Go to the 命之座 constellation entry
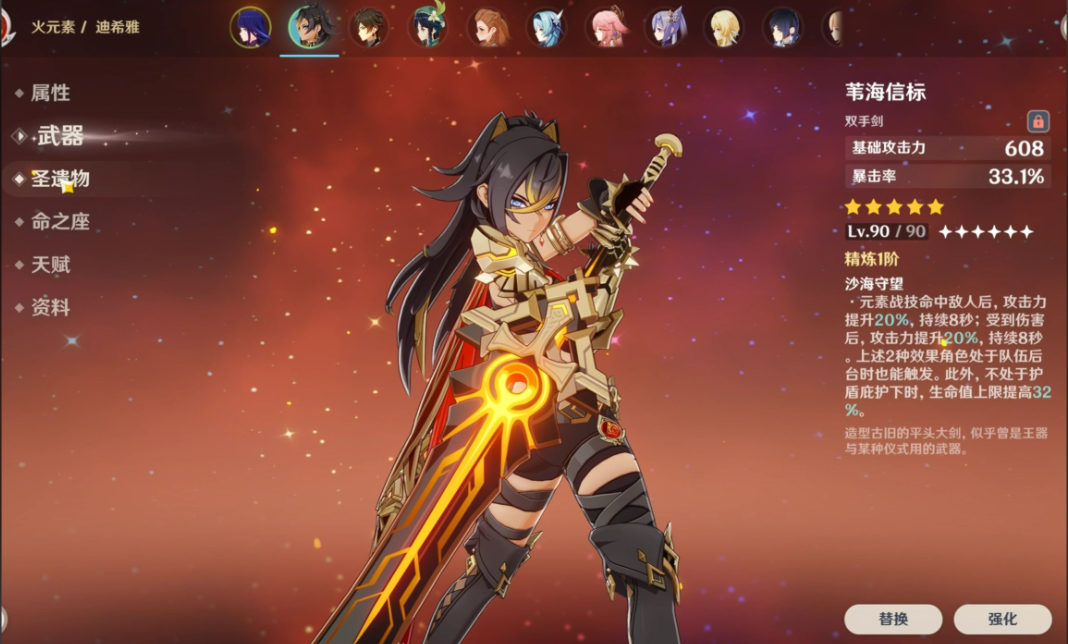This screenshot has width=1068, height=644. pyautogui.click(x=60, y=222)
